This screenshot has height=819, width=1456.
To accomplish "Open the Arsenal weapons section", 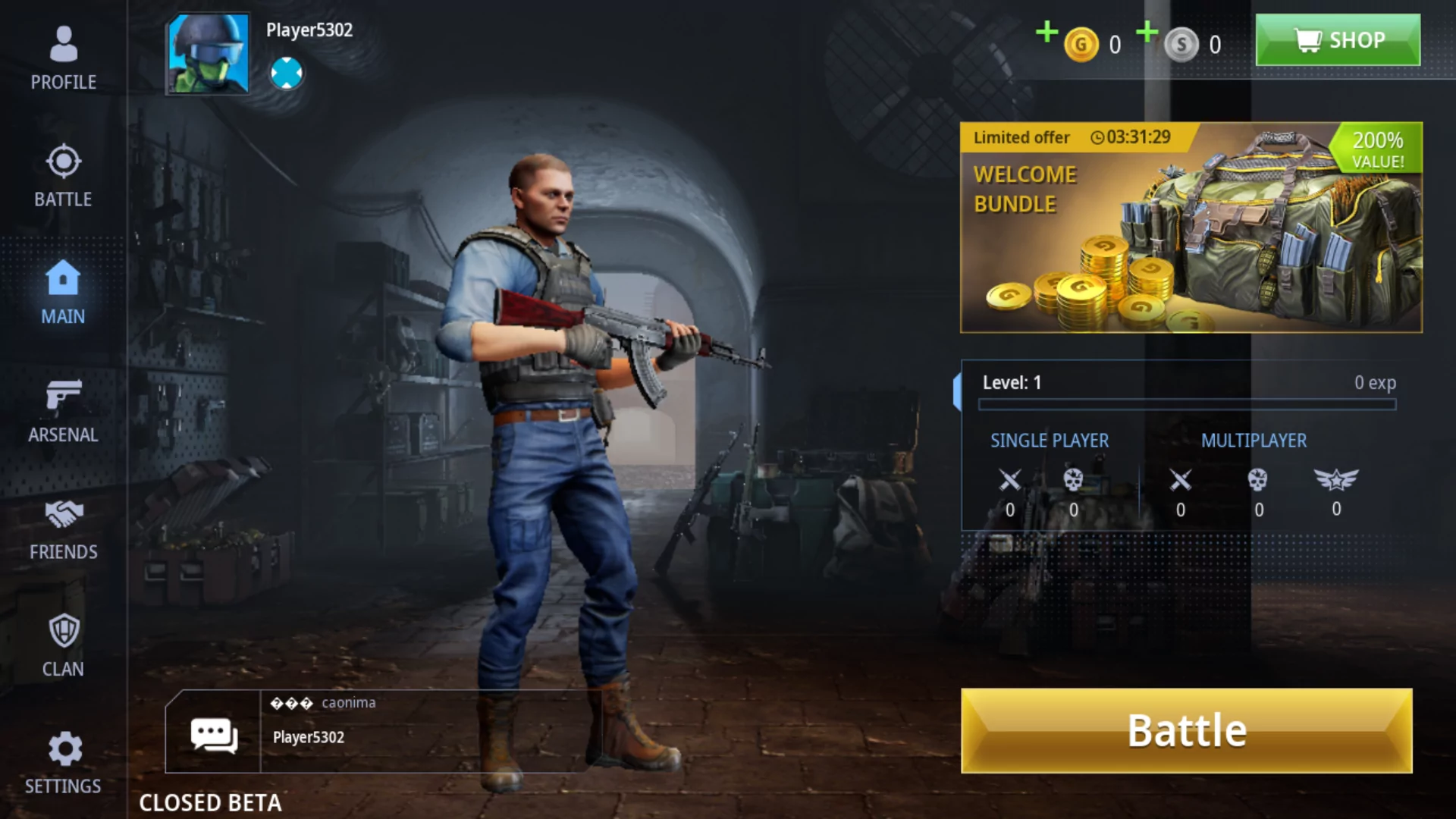I will click(x=64, y=409).
